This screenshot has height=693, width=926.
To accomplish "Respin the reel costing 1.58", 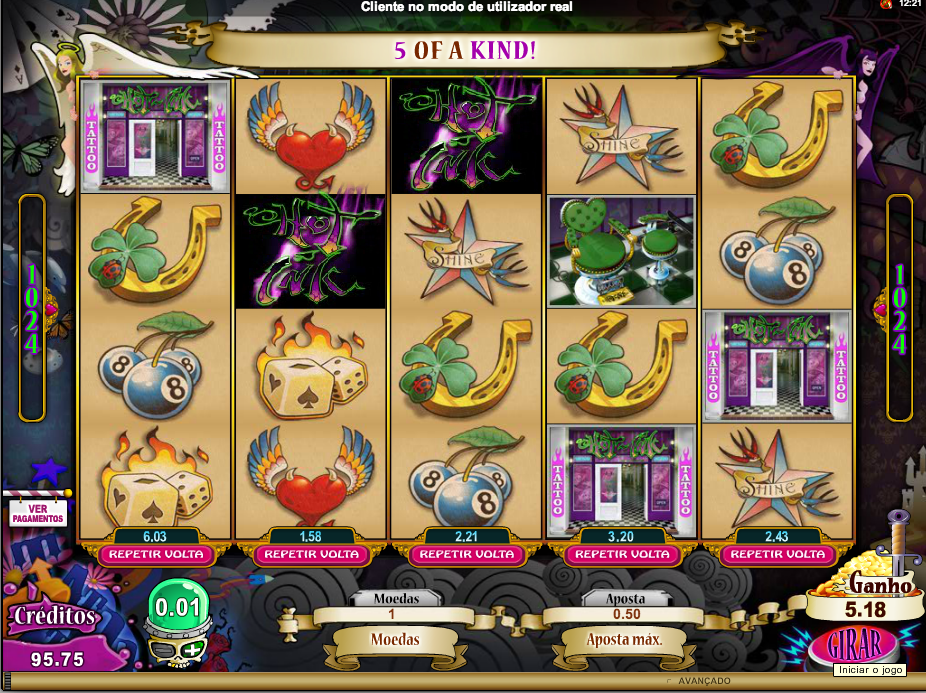I will click(311, 554).
